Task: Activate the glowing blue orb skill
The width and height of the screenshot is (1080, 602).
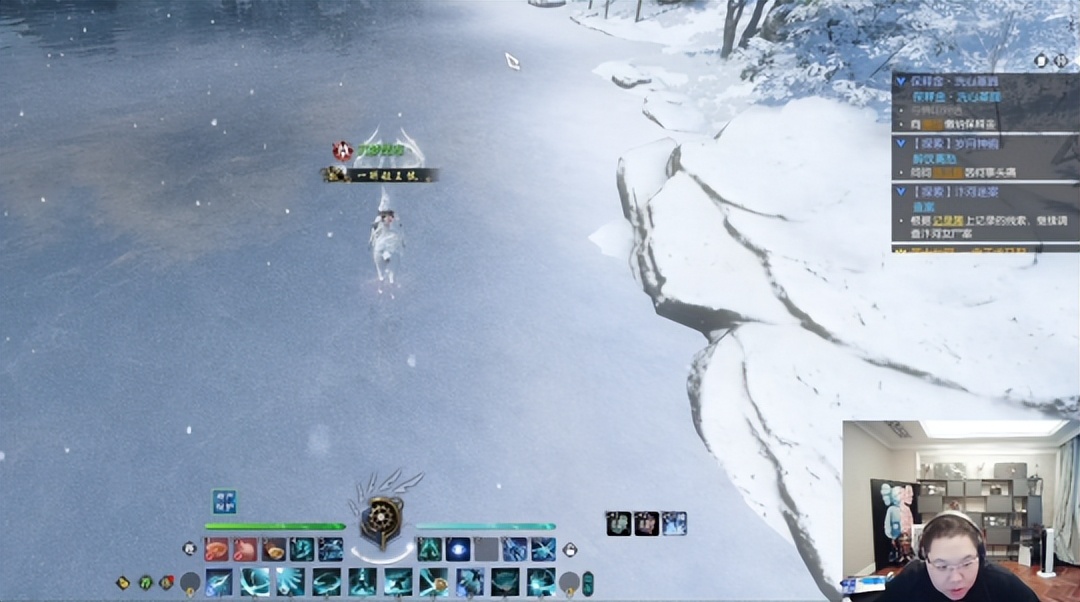Action: click(x=458, y=549)
